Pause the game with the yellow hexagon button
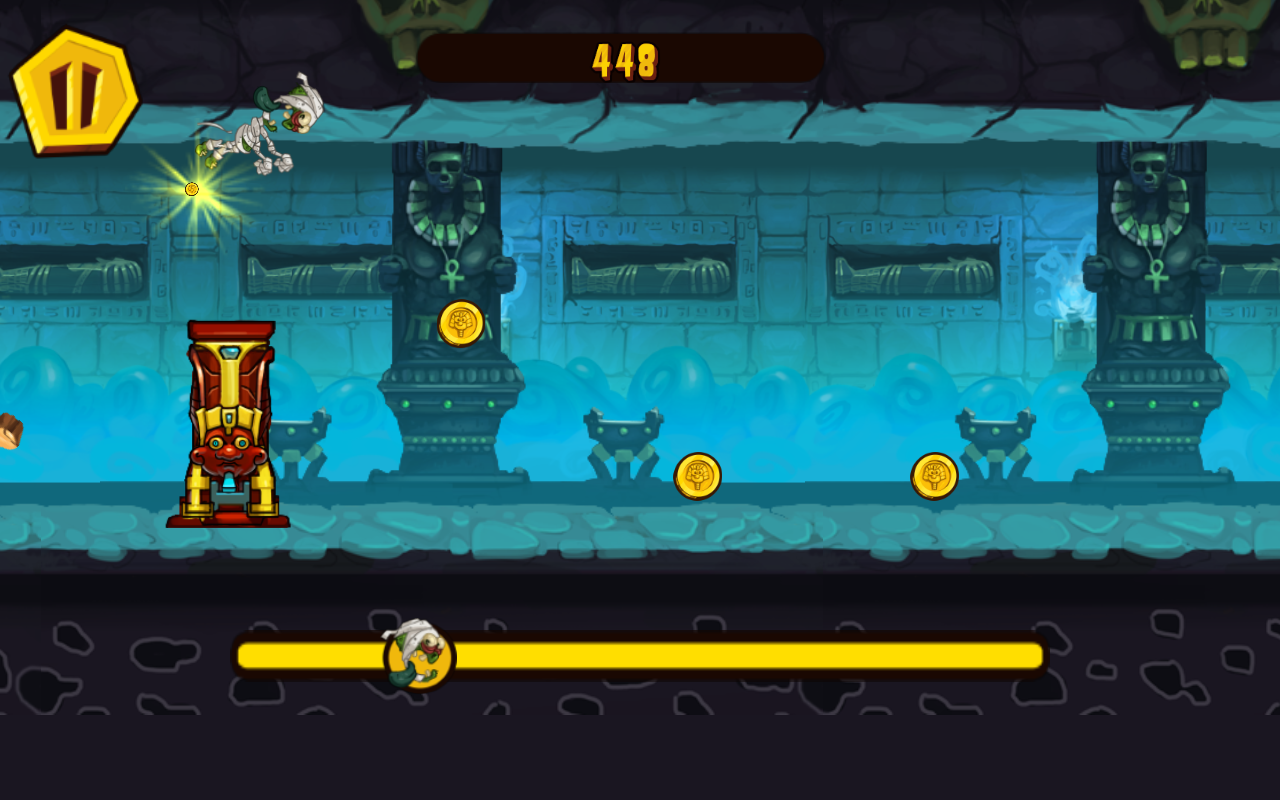This screenshot has width=1280, height=800. [75, 91]
